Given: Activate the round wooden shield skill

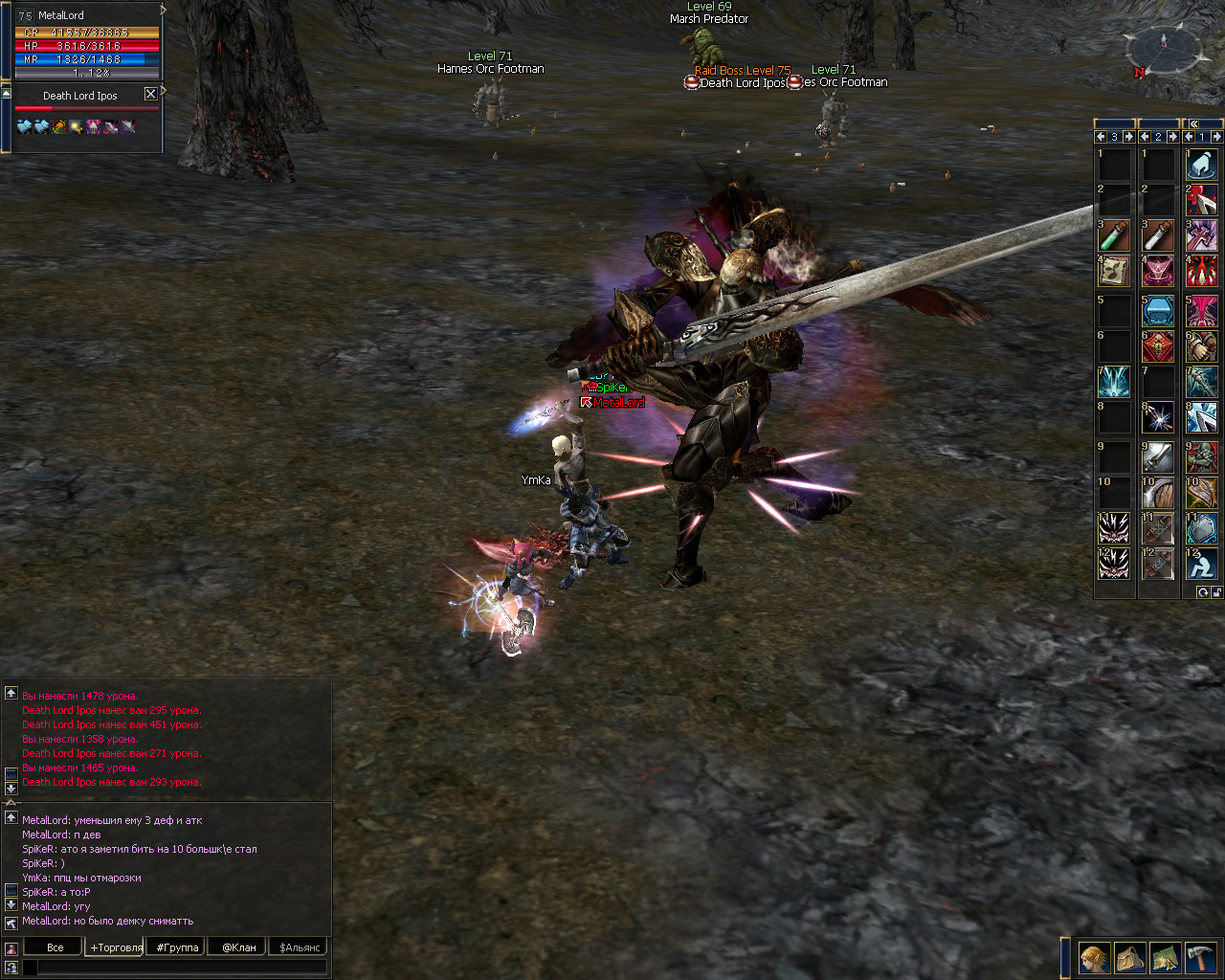Looking at the screenshot, I should pos(1157,493).
